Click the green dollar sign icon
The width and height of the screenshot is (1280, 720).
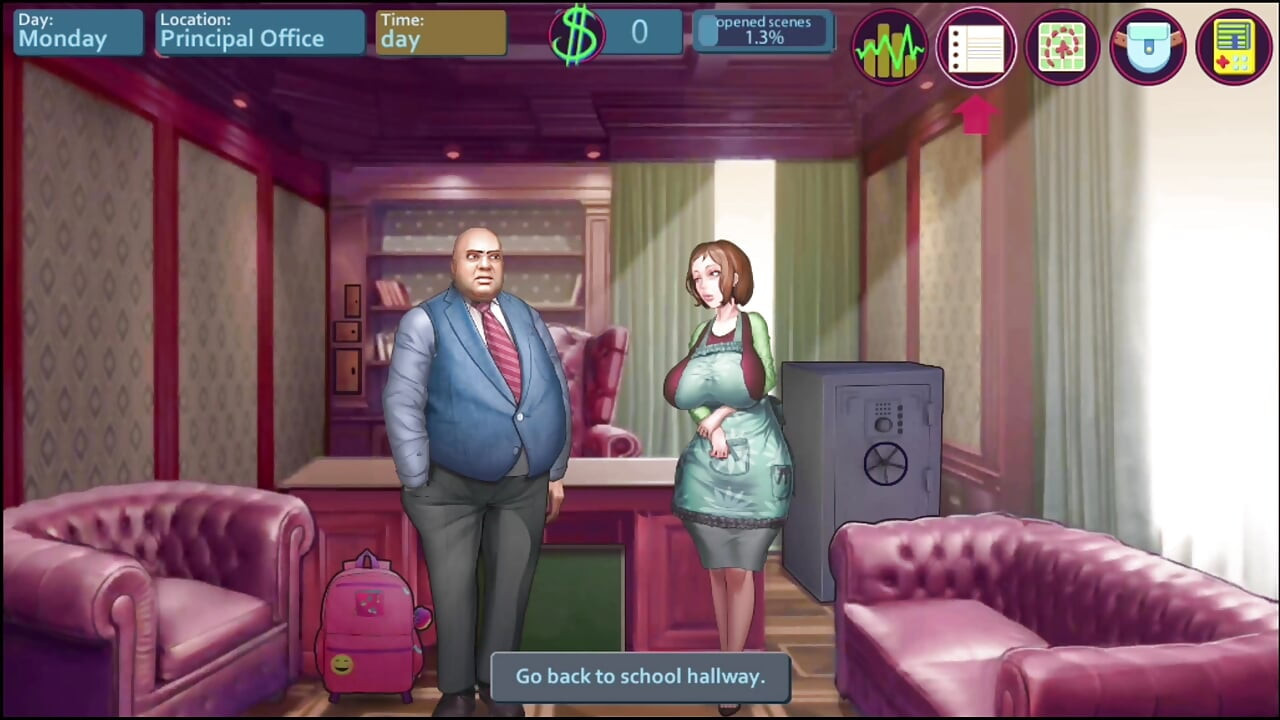[580, 33]
